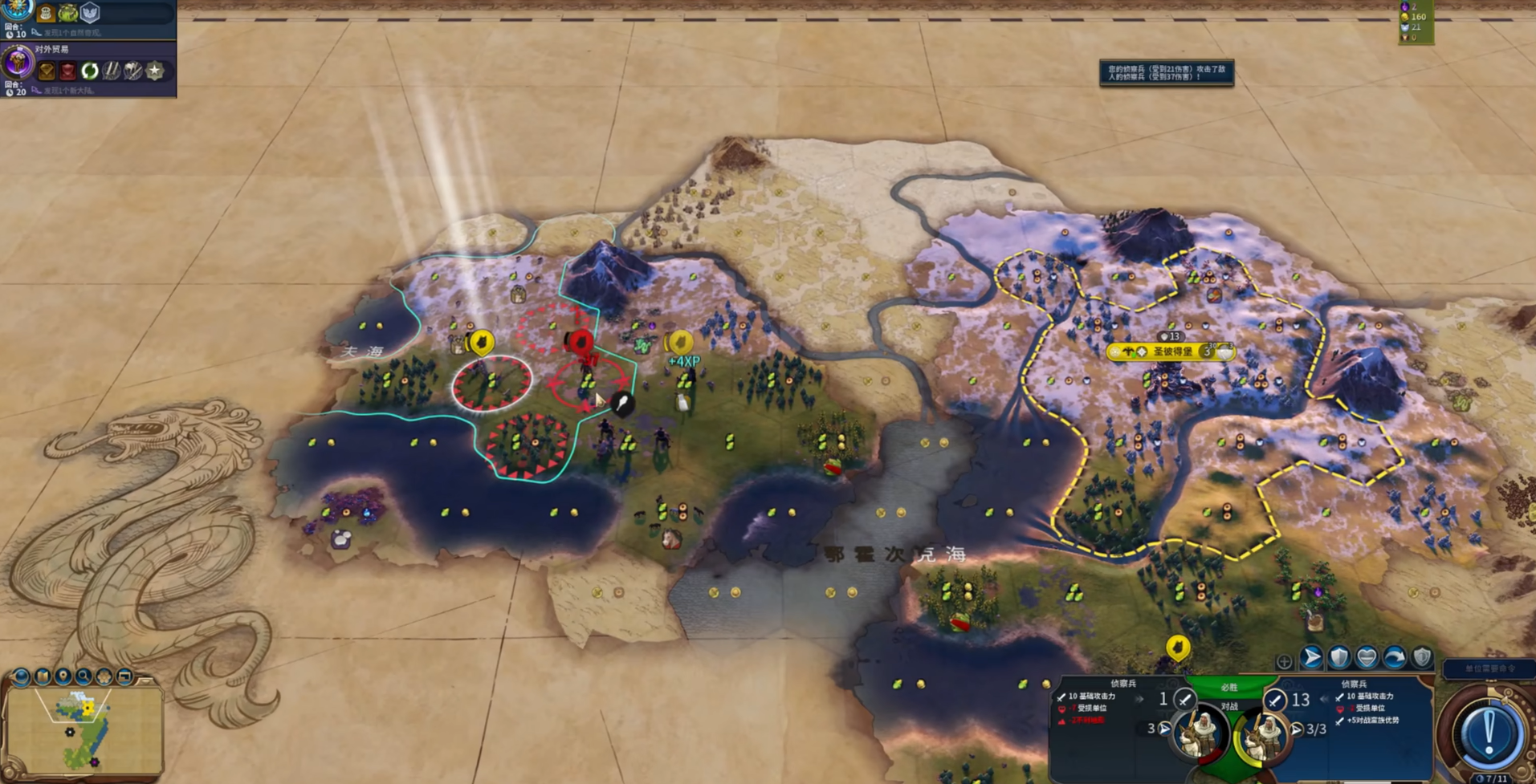Click the 'unit needs orders' banner
This screenshot has width=1536, height=784.
(1489, 668)
